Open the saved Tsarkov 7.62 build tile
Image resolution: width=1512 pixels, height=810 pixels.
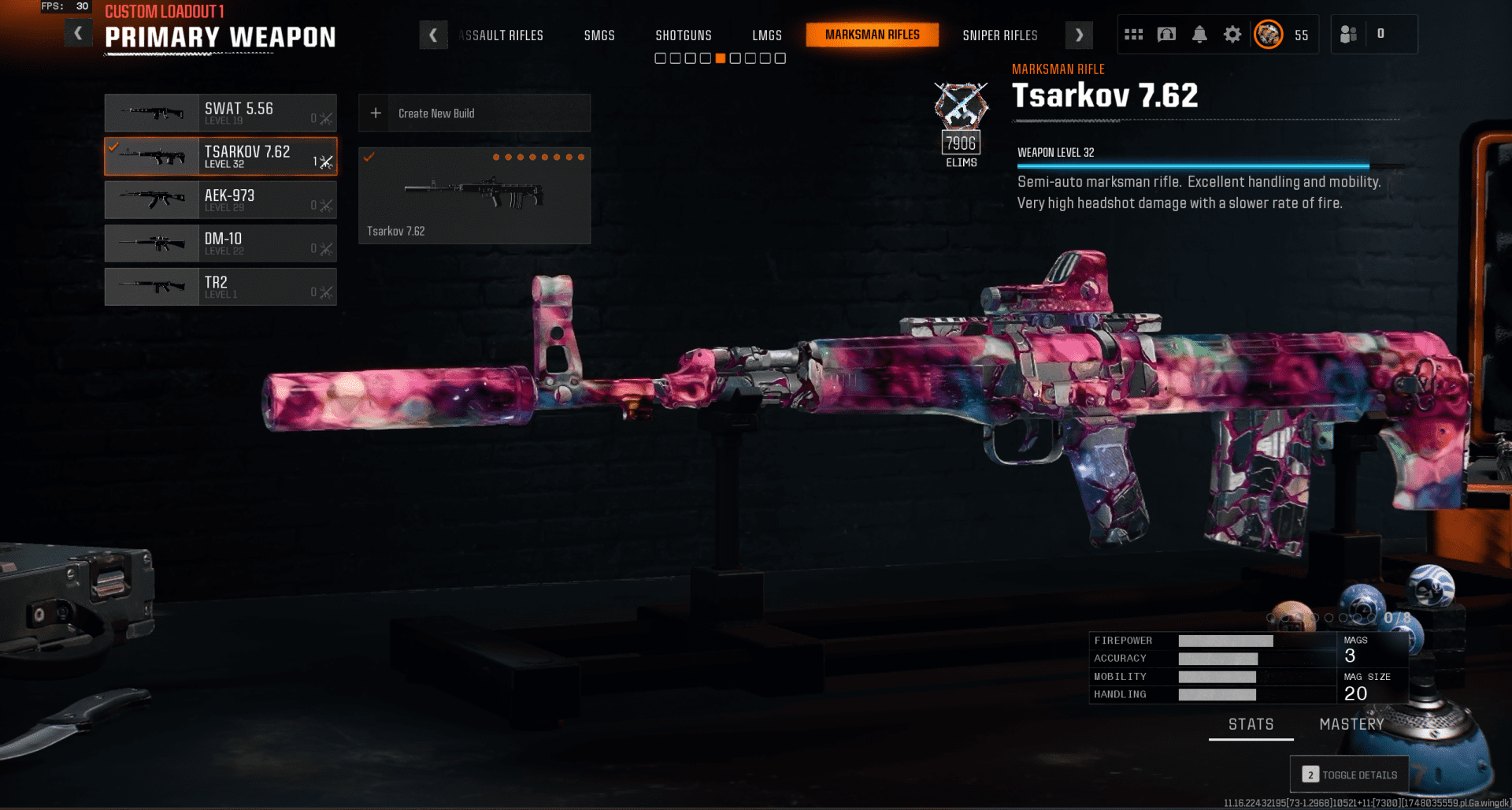(x=474, y=195)
